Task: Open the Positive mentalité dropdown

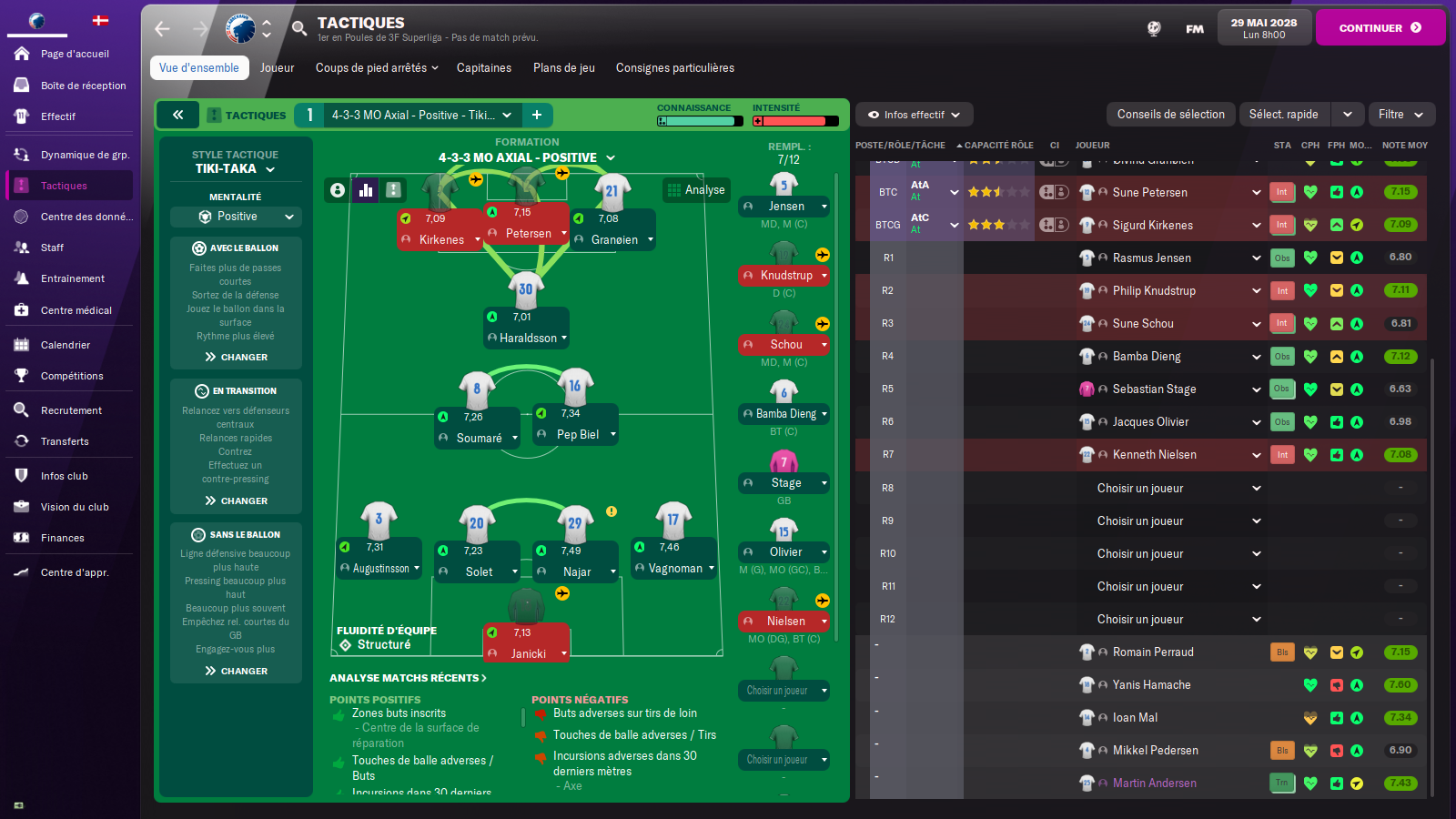Action: click(x=236, y=217)
